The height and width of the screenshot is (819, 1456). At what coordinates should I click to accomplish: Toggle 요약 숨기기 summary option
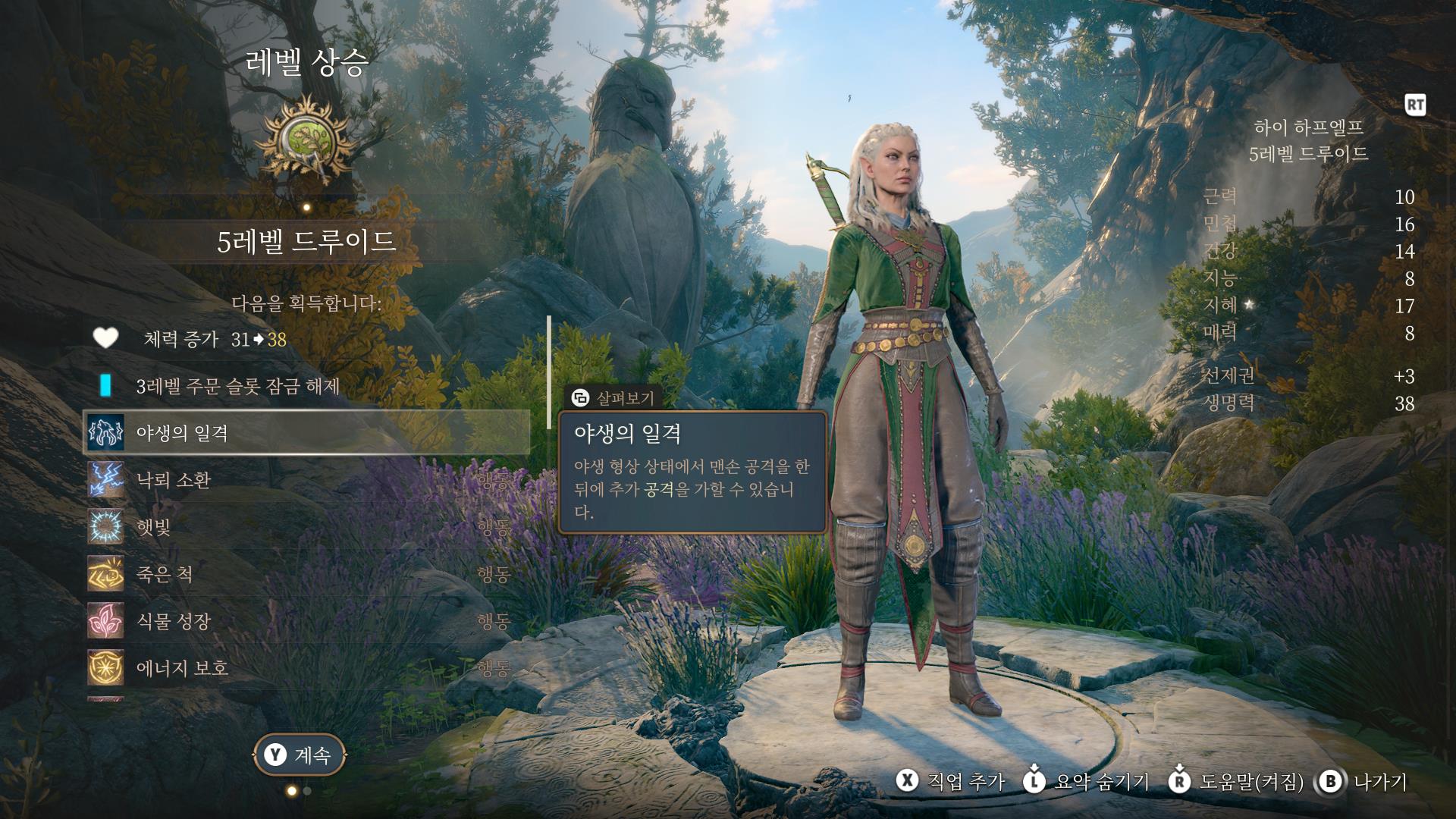click(1087, 782)
